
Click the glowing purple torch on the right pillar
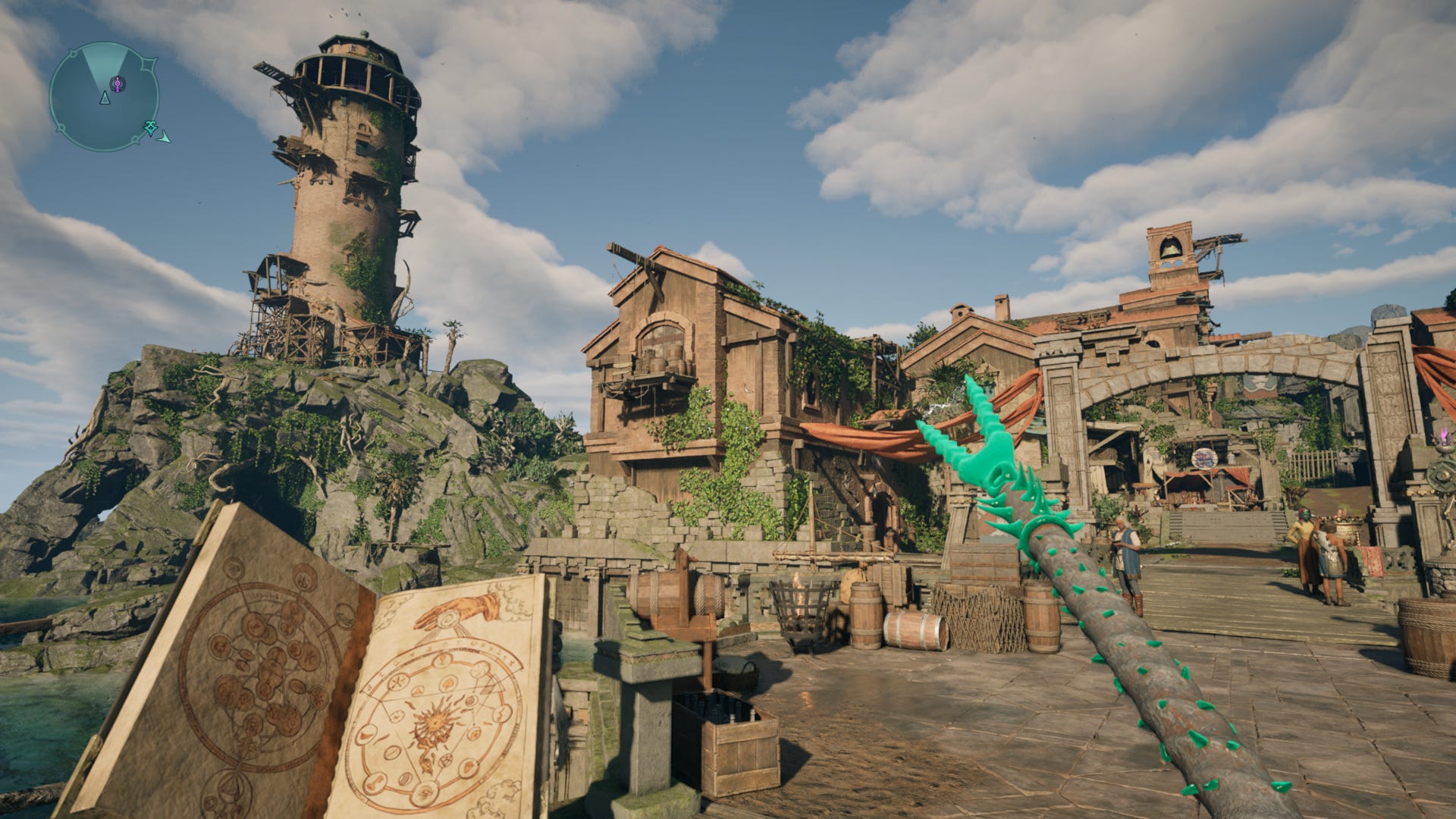click(x=1443, y=436)
